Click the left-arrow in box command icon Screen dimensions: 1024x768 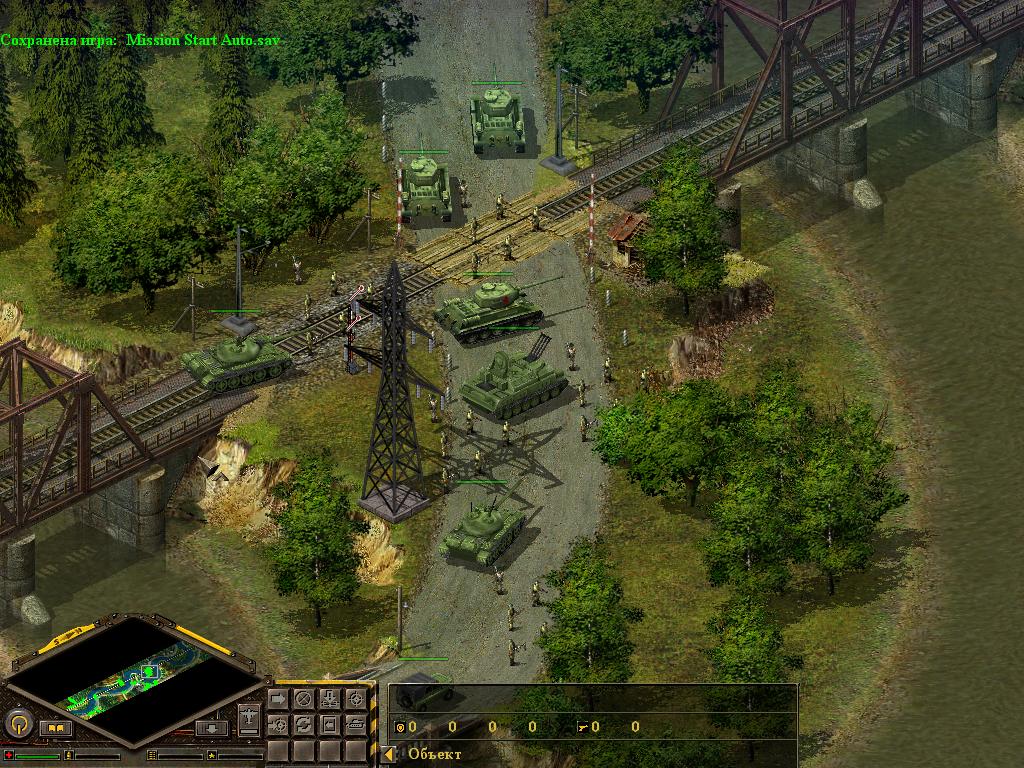click(329, 723)
